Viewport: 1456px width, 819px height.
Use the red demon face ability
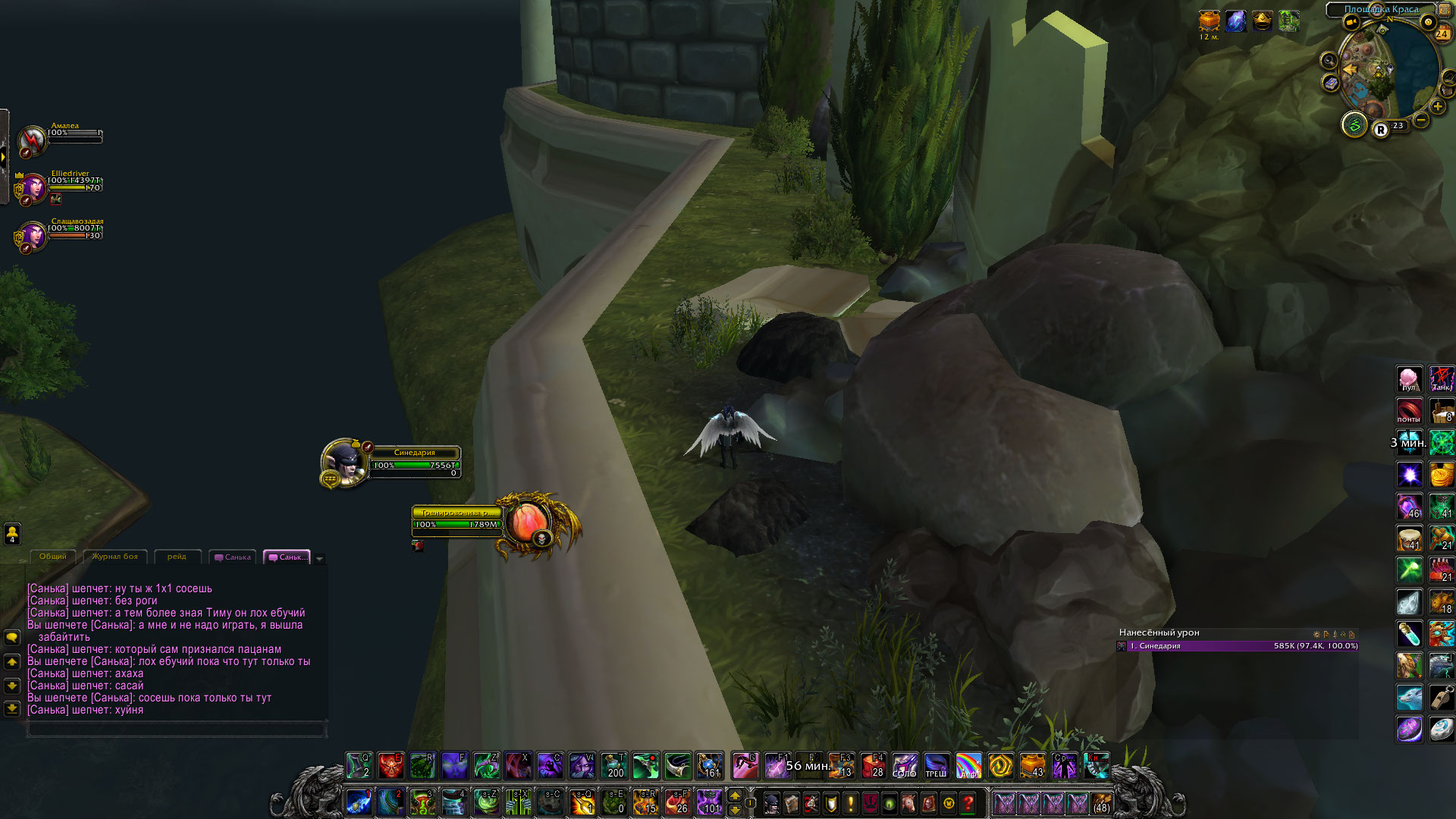click(391, 765)
